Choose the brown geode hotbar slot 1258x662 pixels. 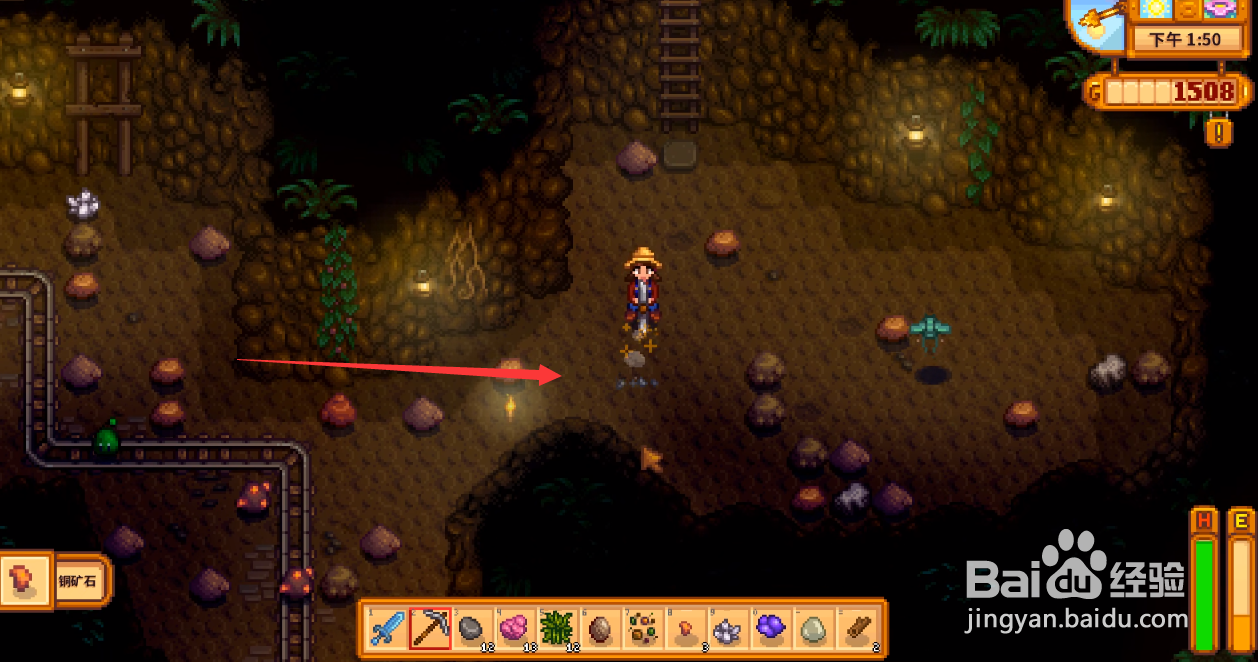tap(600, 629)
